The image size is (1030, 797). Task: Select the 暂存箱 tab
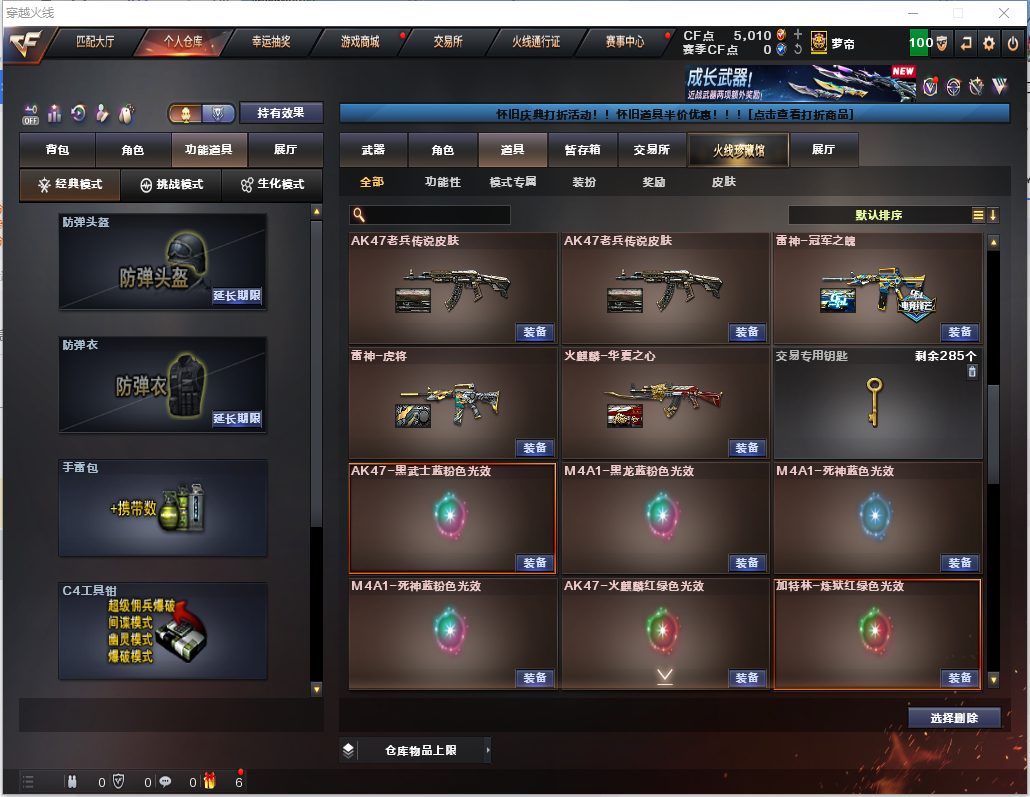point(582,150)
